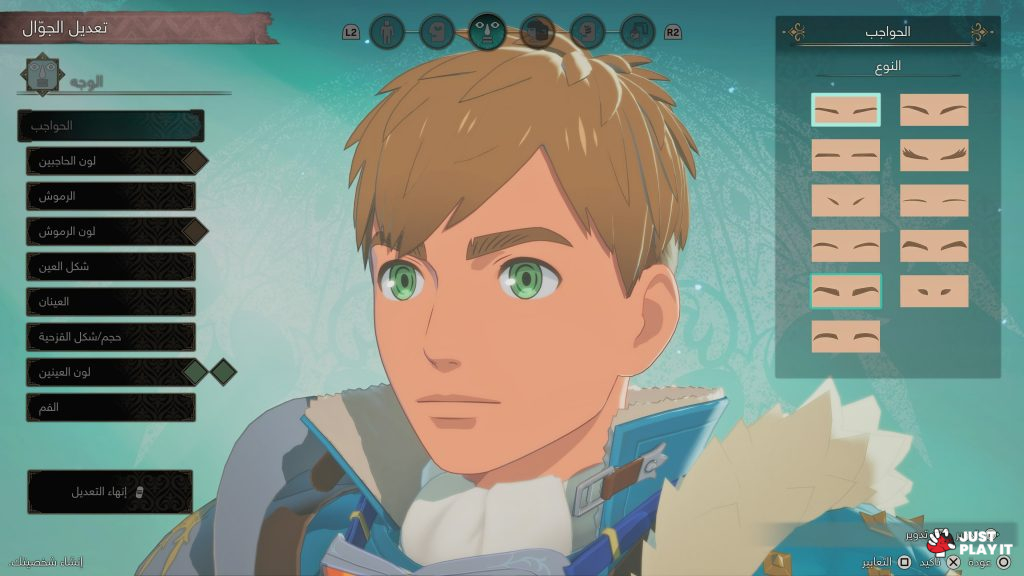This screenshot has width=1024, height=576.
Task: Select the face mask tab at top
Action: click(x=487, y=32)
